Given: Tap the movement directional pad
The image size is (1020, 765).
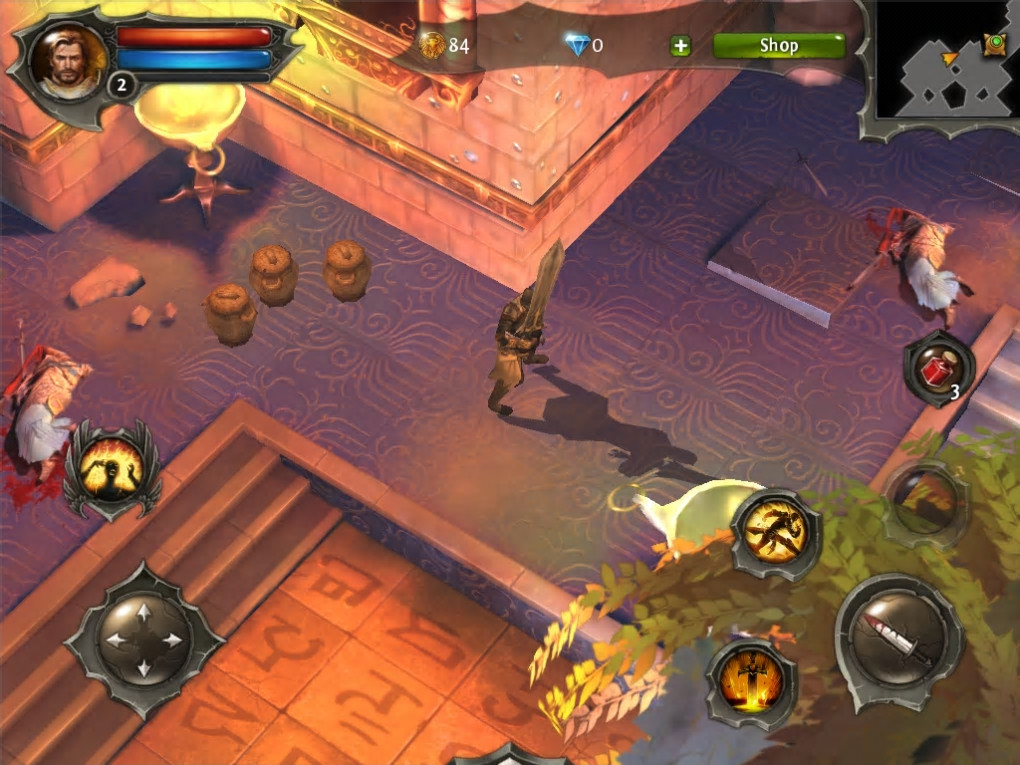Looking at the screenshot, I should tap(143, 639).
